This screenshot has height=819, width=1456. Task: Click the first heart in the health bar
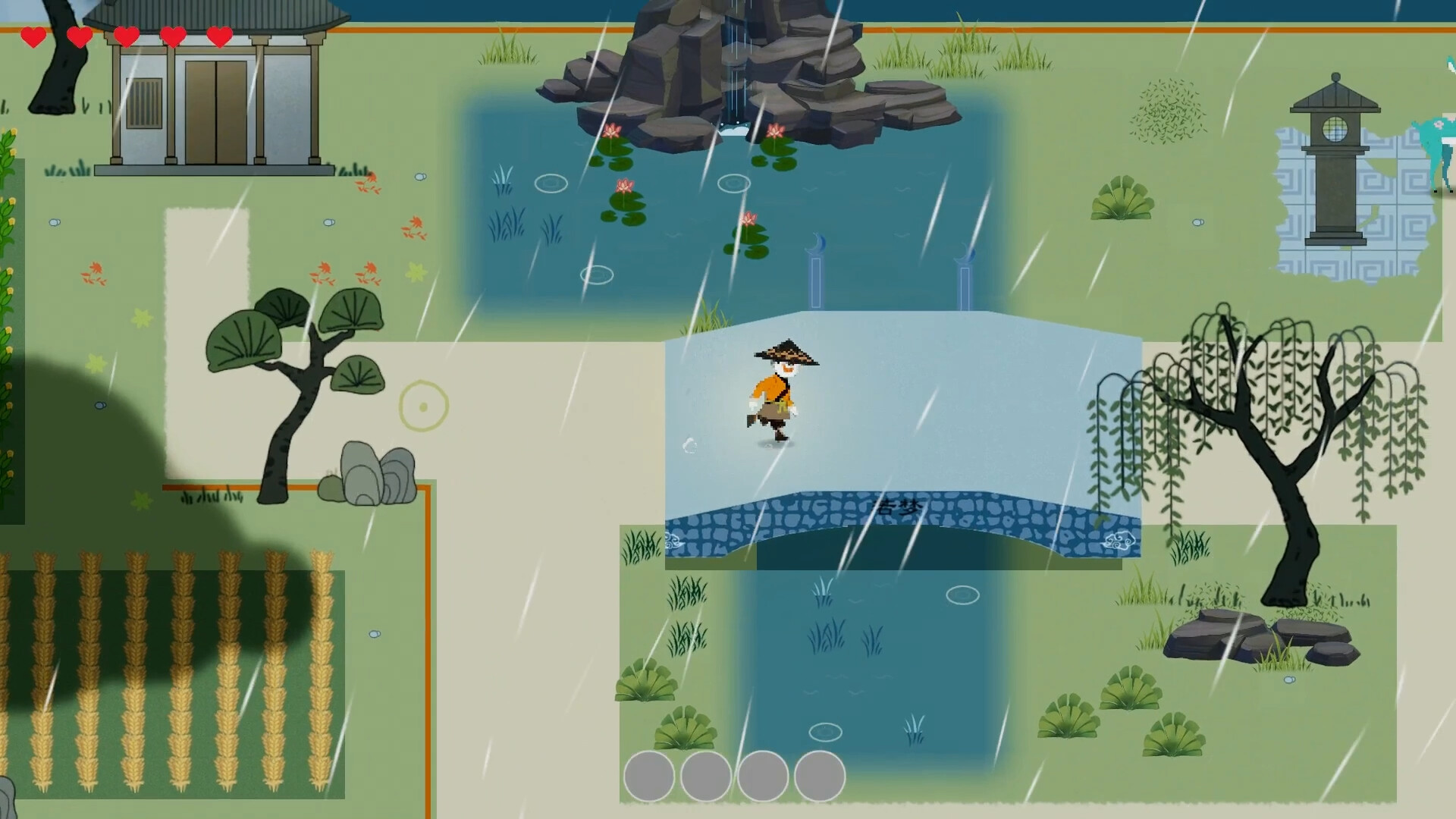point(33,35)
